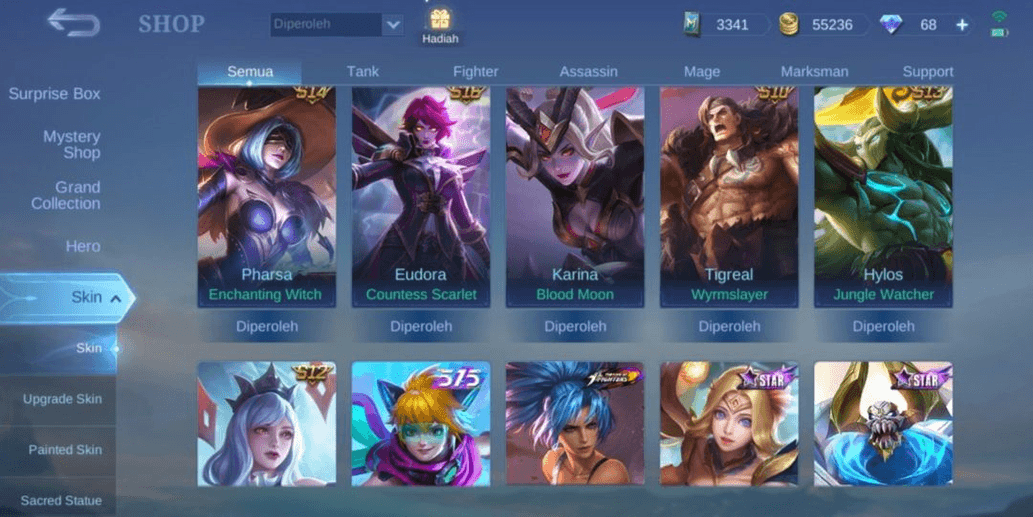This screenshot has width=1033, height=517.
Task: Switch to the Tank tab
Action: (363, 72)
